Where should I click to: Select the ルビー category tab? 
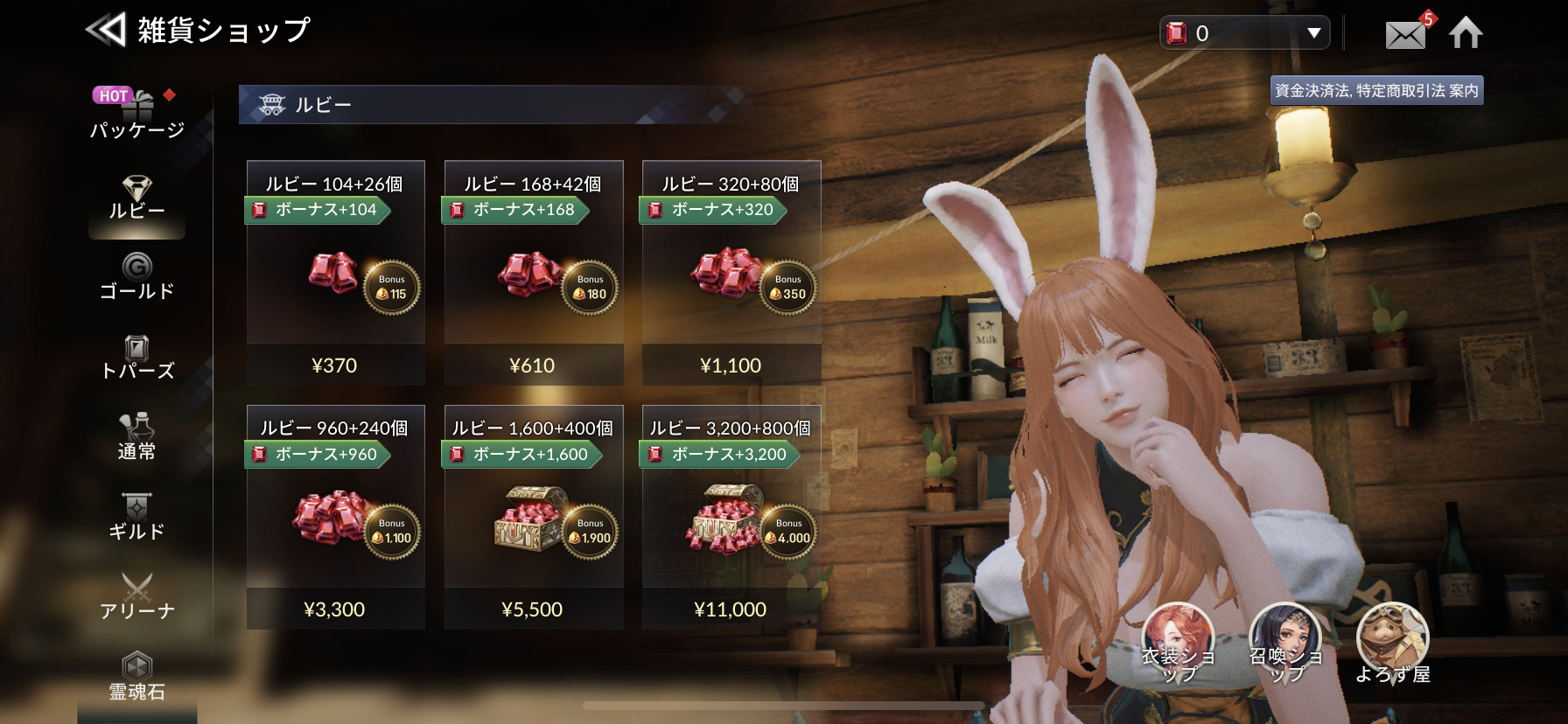pyautogui.click(x=137, y=198)
